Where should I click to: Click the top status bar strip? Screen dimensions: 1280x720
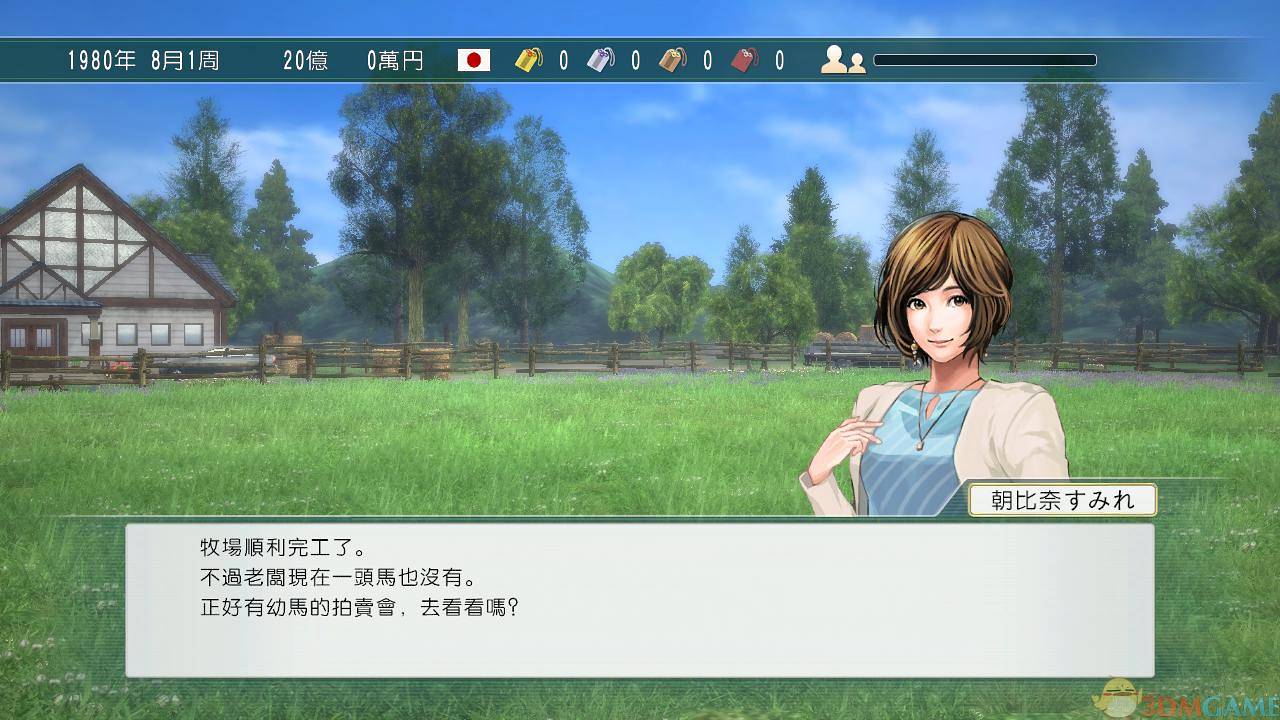click(640, 61)
